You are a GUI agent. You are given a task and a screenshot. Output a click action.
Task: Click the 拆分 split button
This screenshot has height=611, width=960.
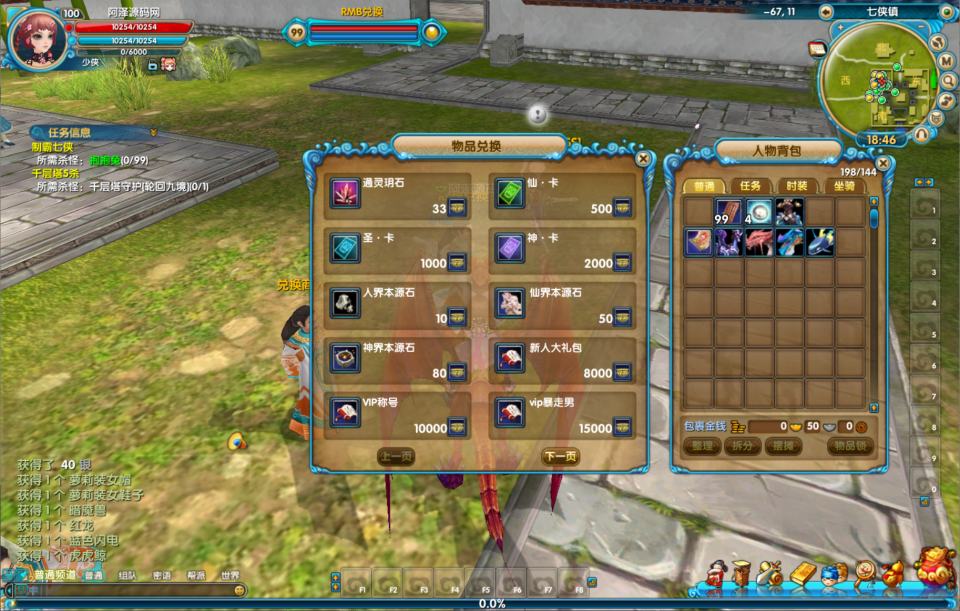tap(741, 446)
